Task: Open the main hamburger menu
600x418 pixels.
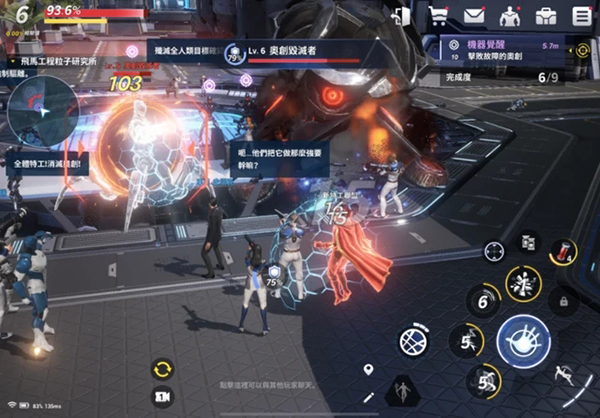Action: click(x=582, y=16)
